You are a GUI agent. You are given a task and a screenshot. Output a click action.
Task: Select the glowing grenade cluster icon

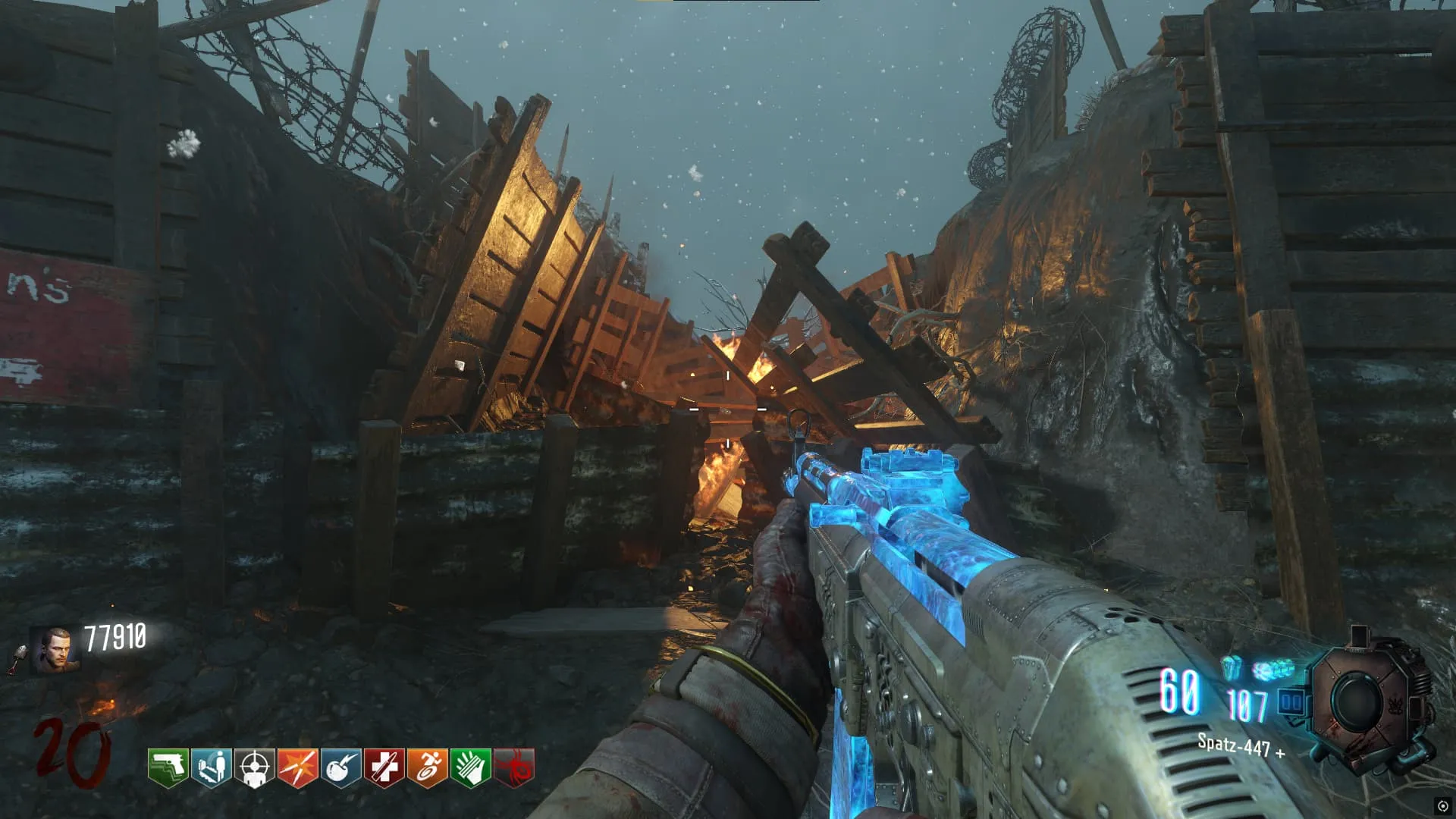(x=1272, y=670)
